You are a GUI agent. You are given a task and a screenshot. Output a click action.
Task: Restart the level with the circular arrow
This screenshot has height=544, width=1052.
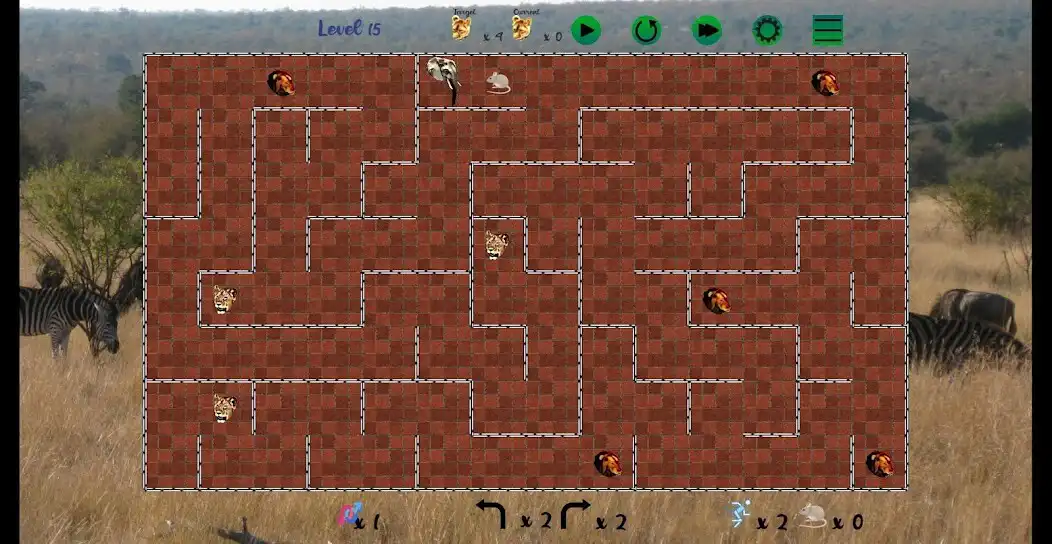[x=646, y=30]
